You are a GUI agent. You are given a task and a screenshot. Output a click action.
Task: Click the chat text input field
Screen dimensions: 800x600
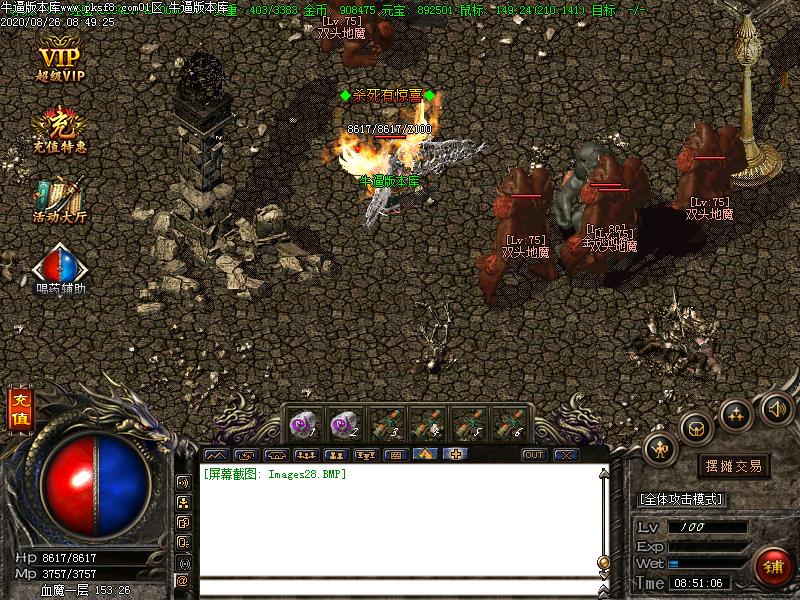[400, 587]
